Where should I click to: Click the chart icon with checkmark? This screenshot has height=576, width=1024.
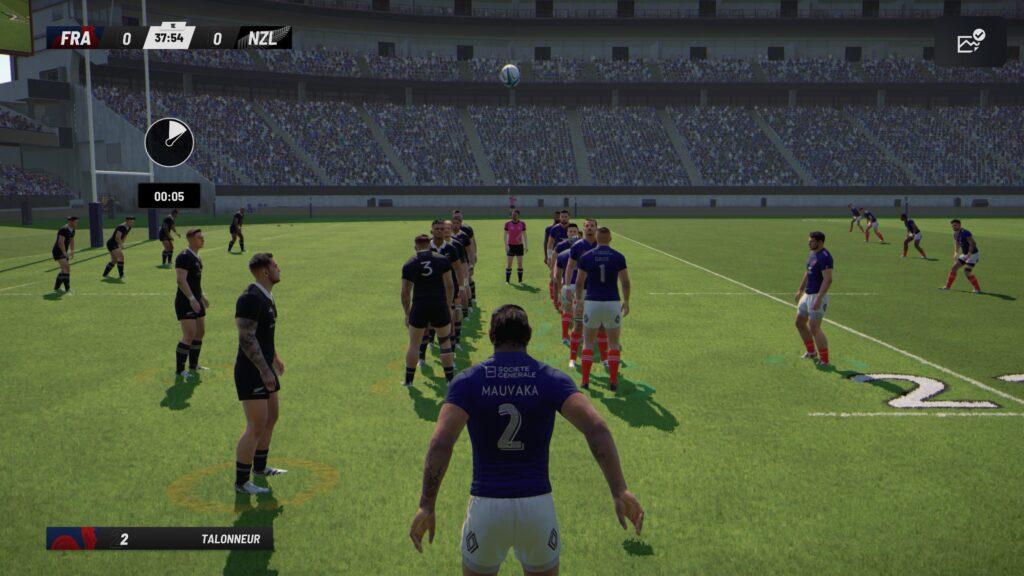point(970,41)
